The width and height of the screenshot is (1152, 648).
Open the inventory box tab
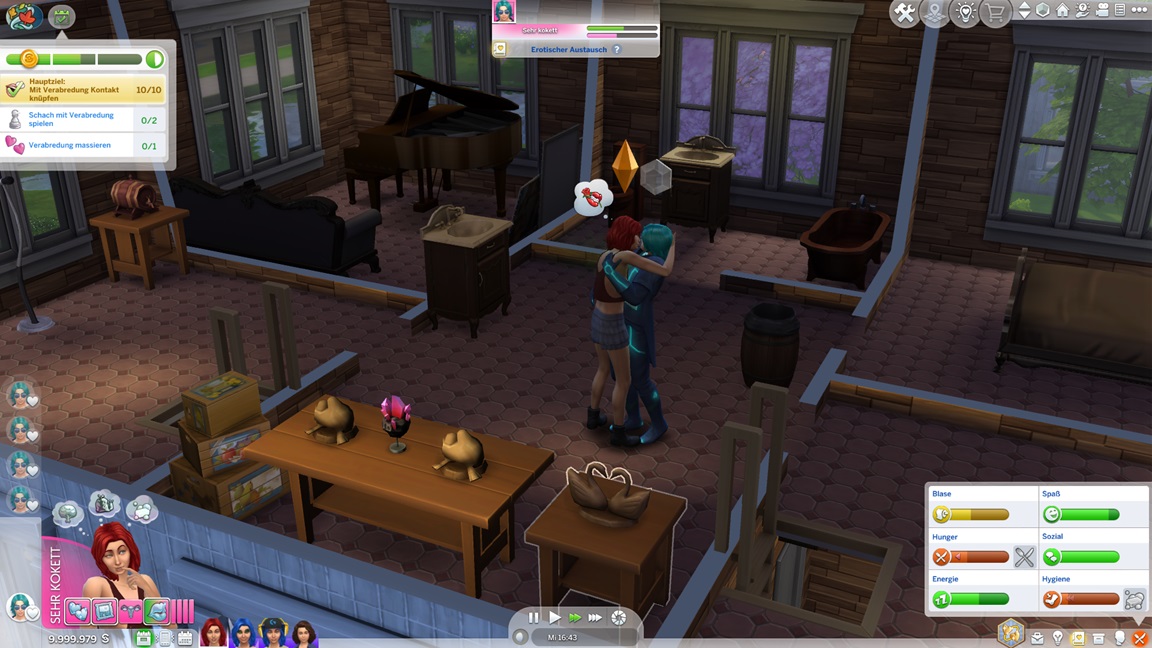[1098, 638]
